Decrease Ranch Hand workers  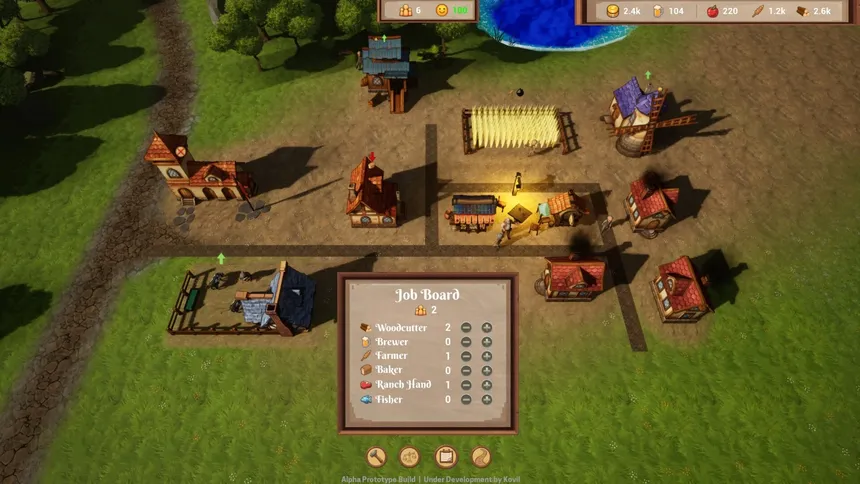pos(467,385)
